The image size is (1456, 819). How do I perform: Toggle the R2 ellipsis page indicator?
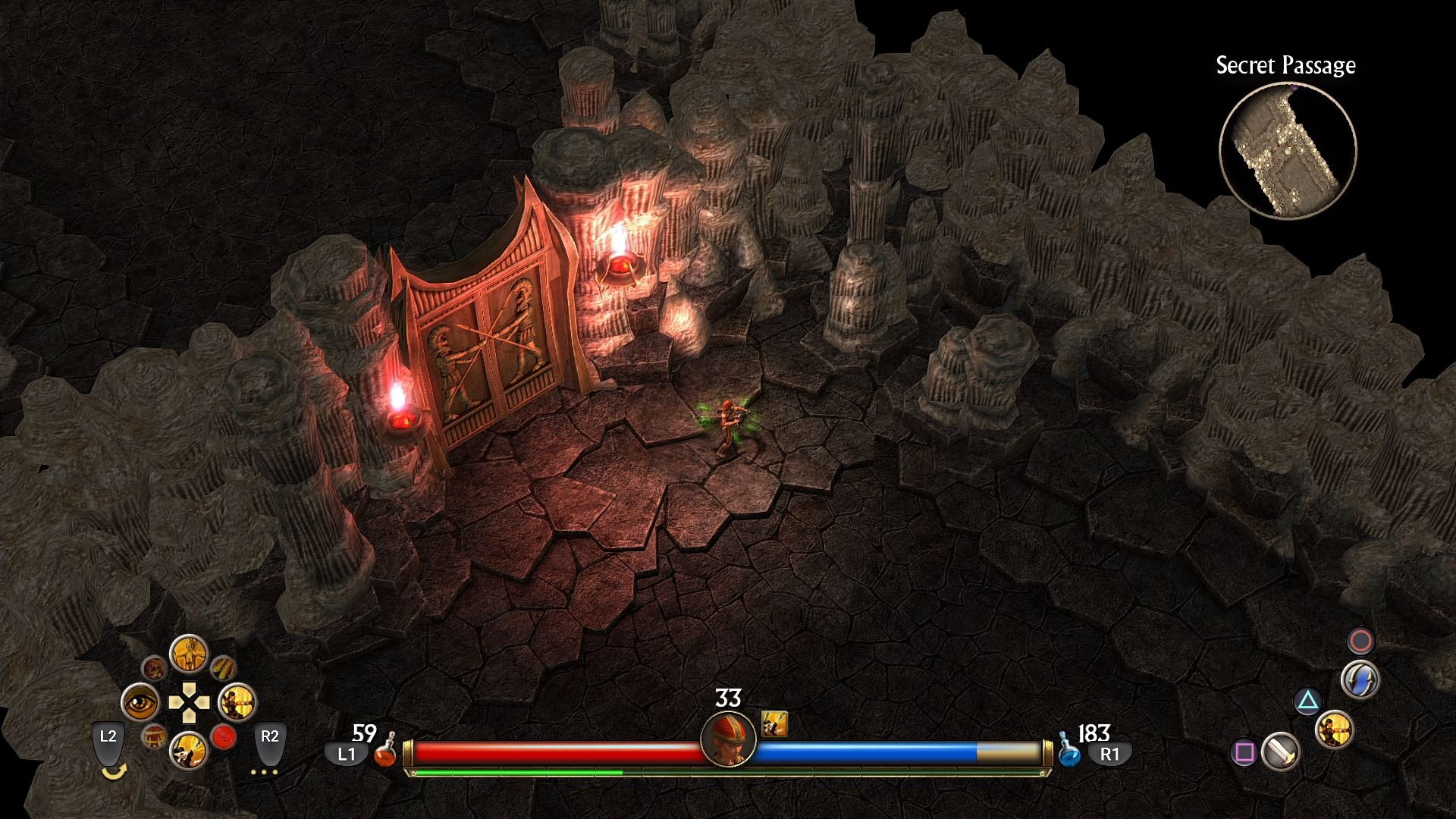pos(264,771)
